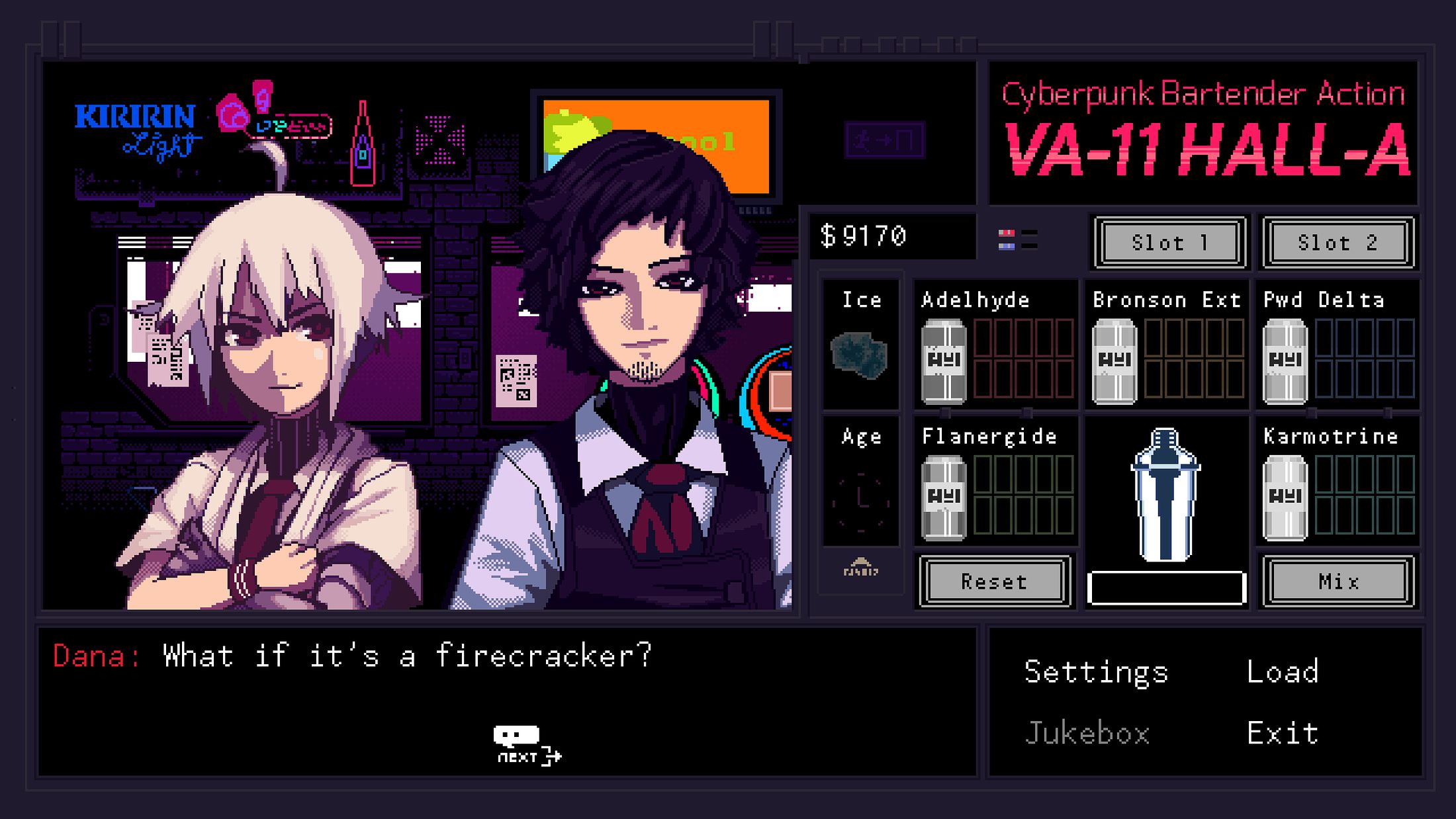Toggle the Age option
This screenshot has width=1456, height=819.
(860, 499)
